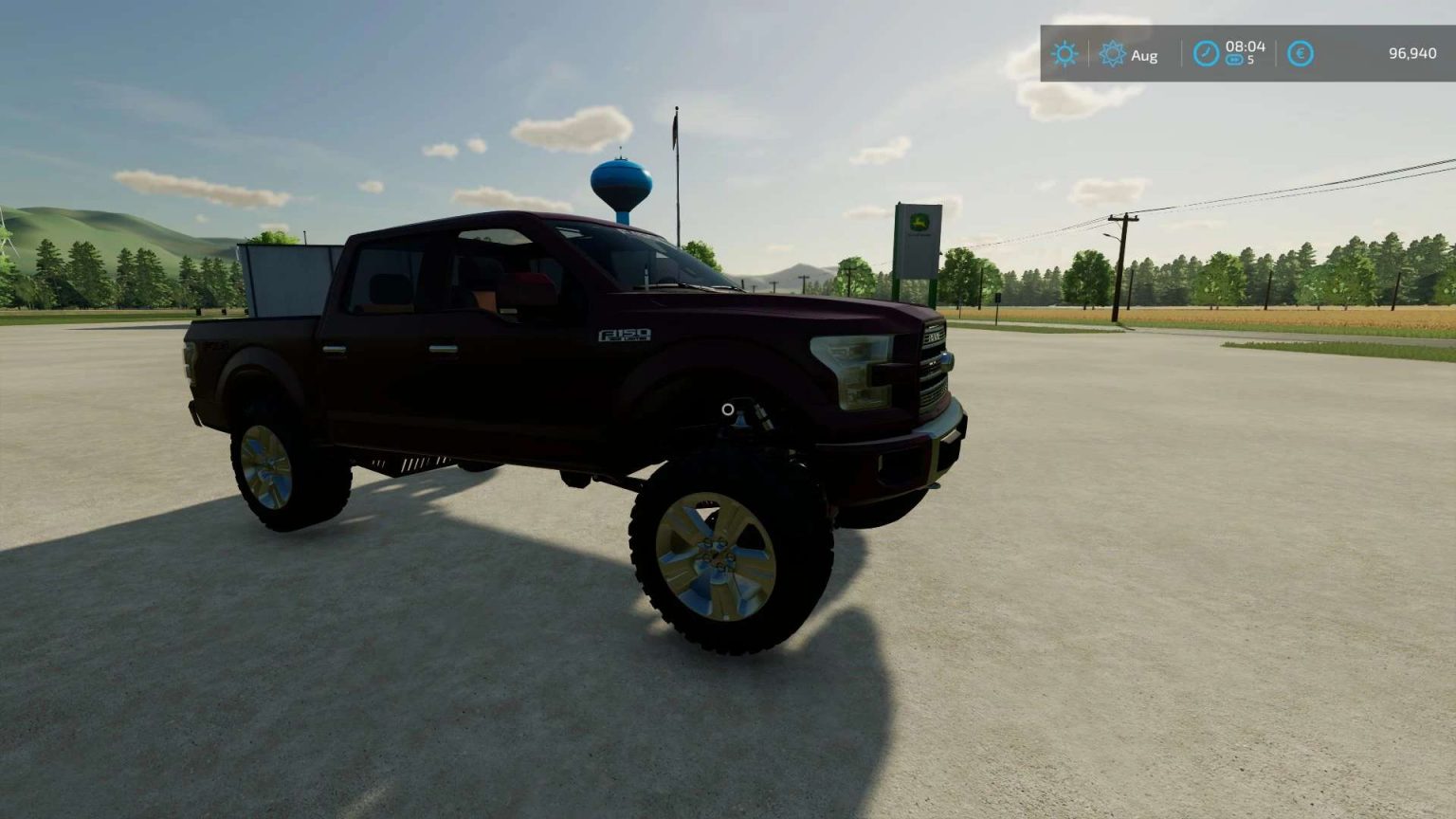The height and width of the screenshot is (819, 1456).
Task: Click the forecast weather icon beside Aug
Action: [x=1114, y=55]
